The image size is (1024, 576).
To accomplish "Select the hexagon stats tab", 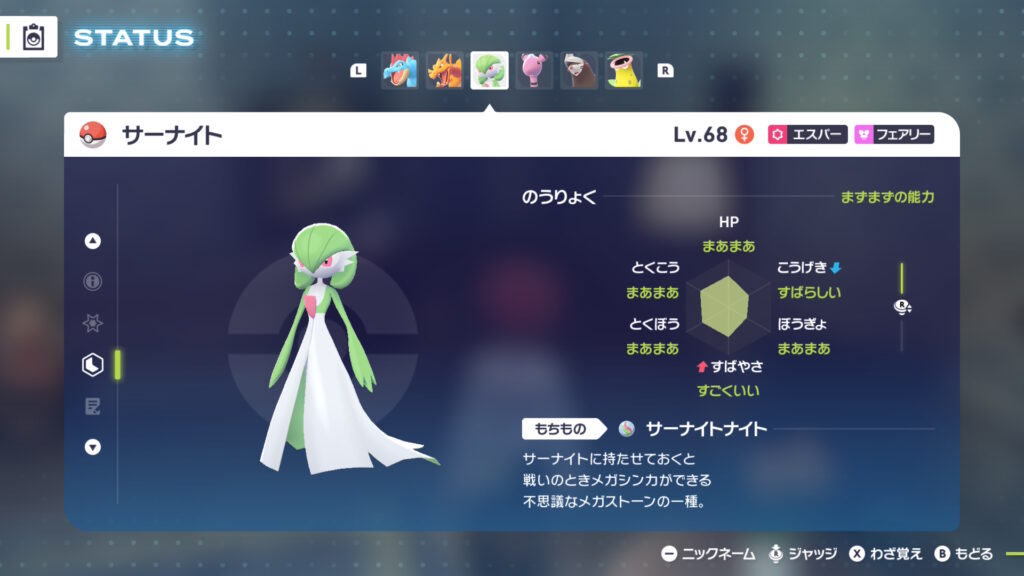I will (x=93, y=365).
